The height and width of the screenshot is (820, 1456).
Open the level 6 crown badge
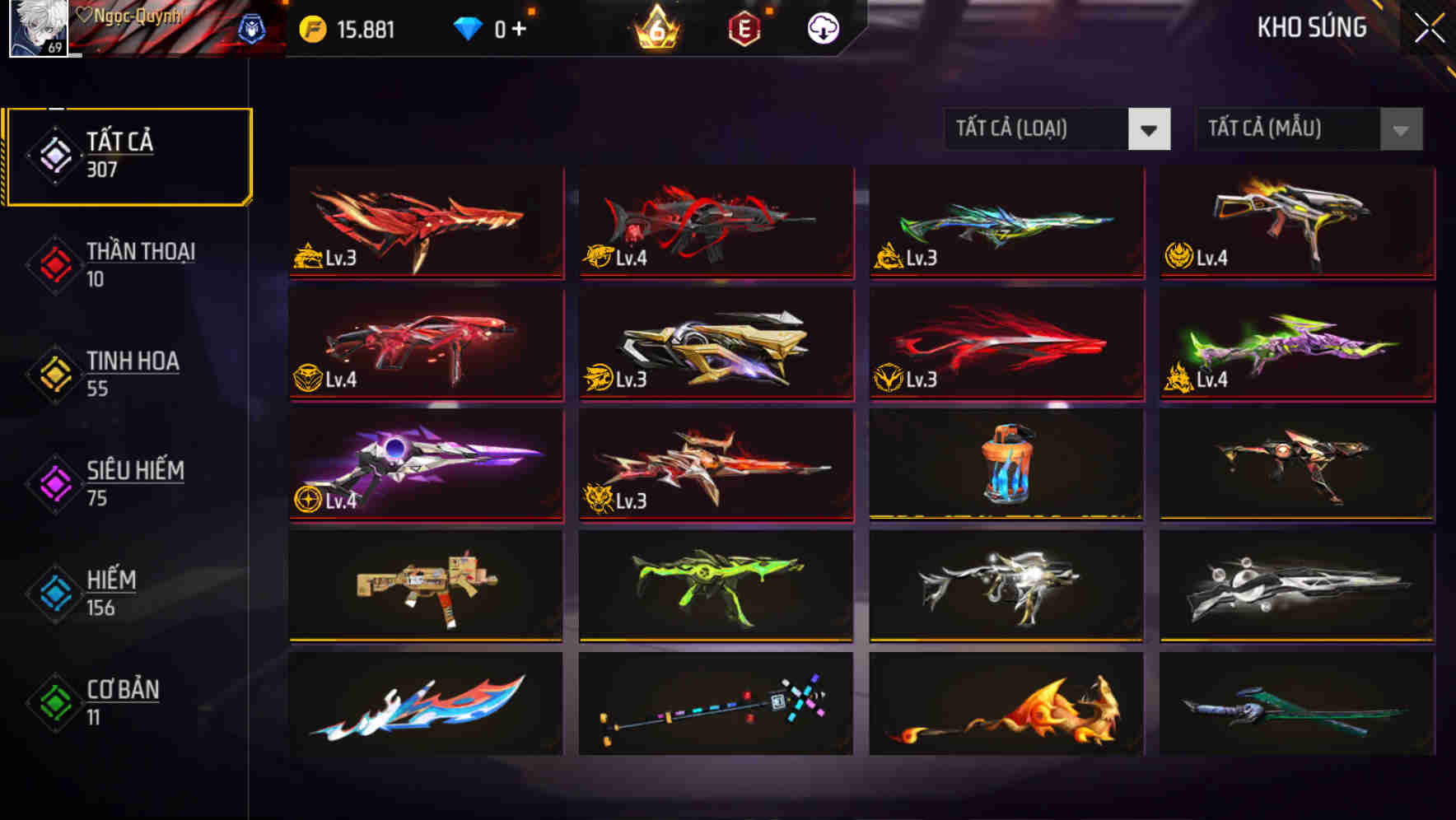pos(655,29)
